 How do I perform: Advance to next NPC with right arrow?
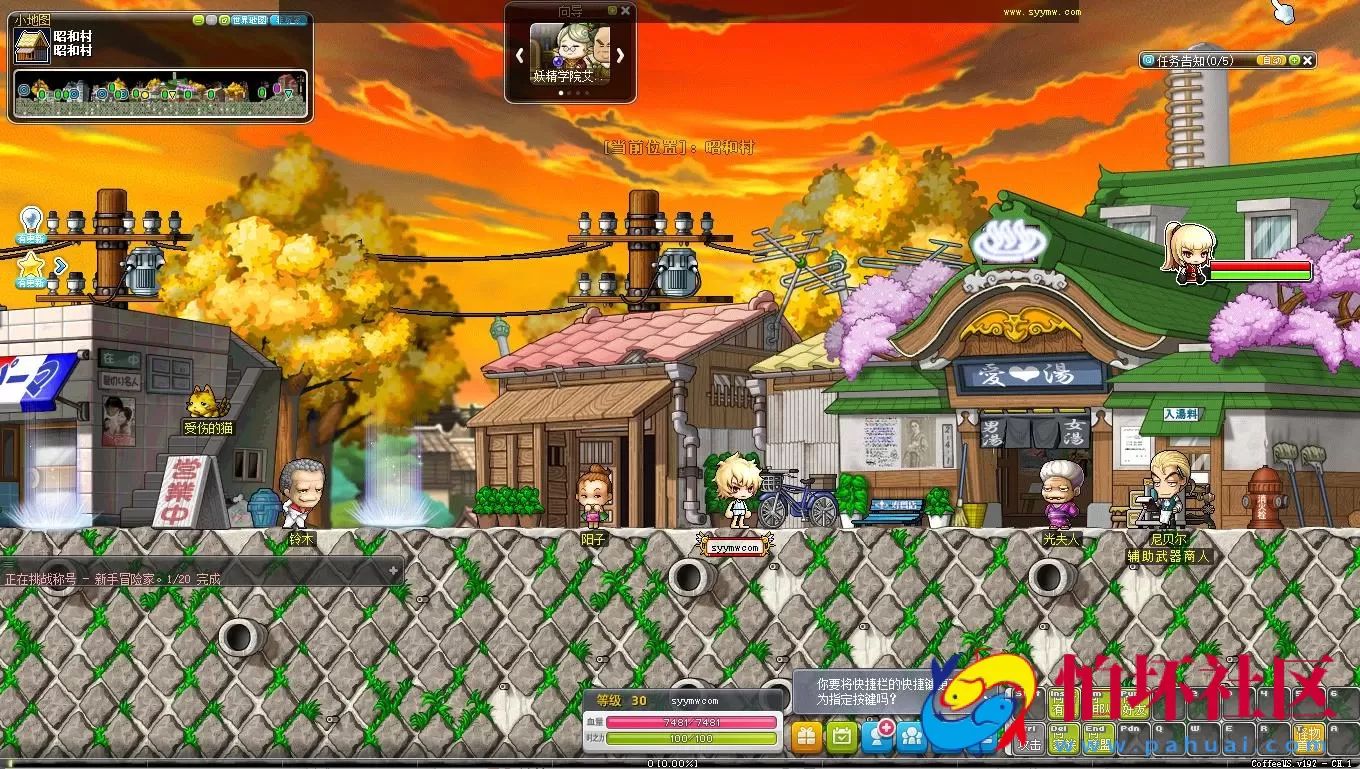[x=619, y=55]
